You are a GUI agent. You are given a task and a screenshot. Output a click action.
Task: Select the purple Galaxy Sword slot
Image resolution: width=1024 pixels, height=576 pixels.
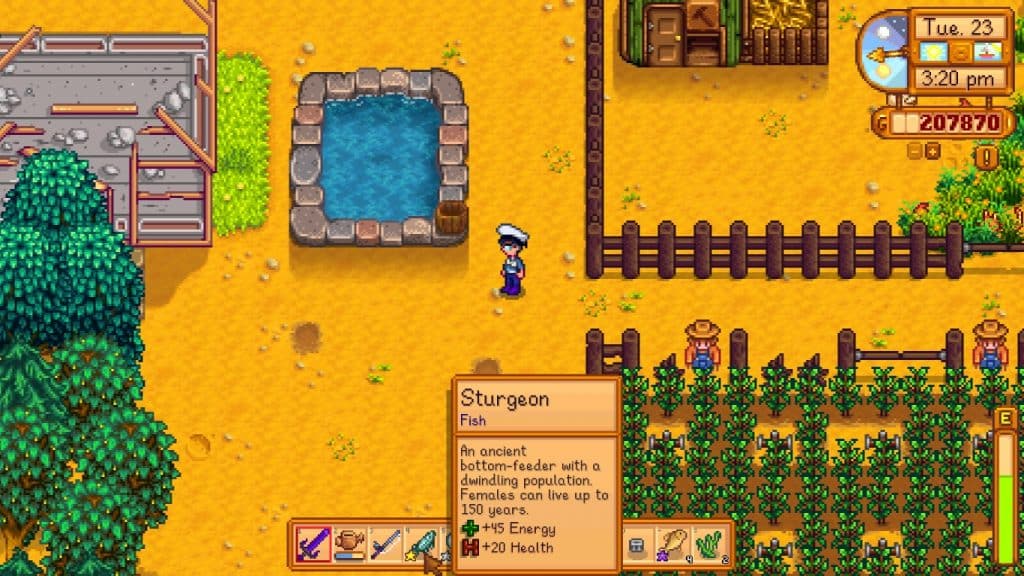click(x=312, y=545)
